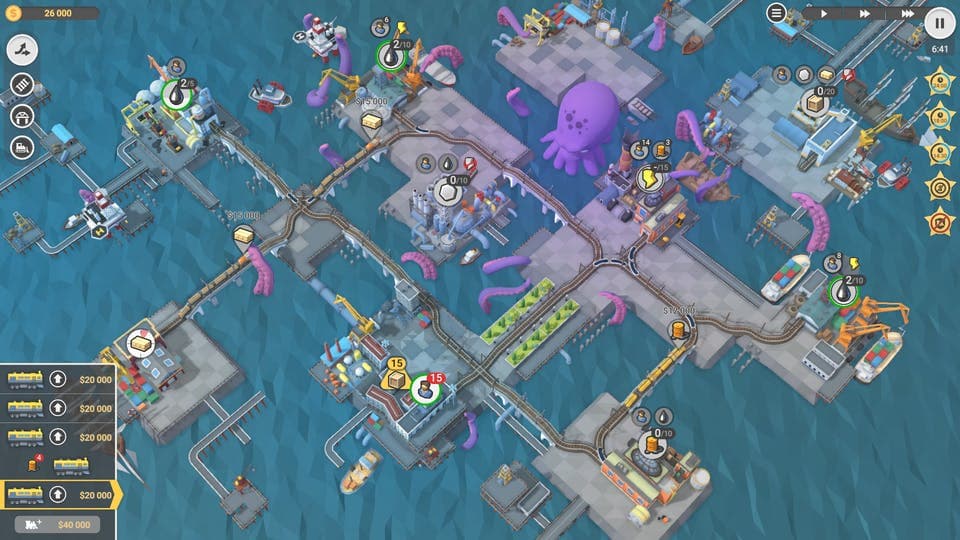Open the hamburger main menu

click(x=776, y=13)
